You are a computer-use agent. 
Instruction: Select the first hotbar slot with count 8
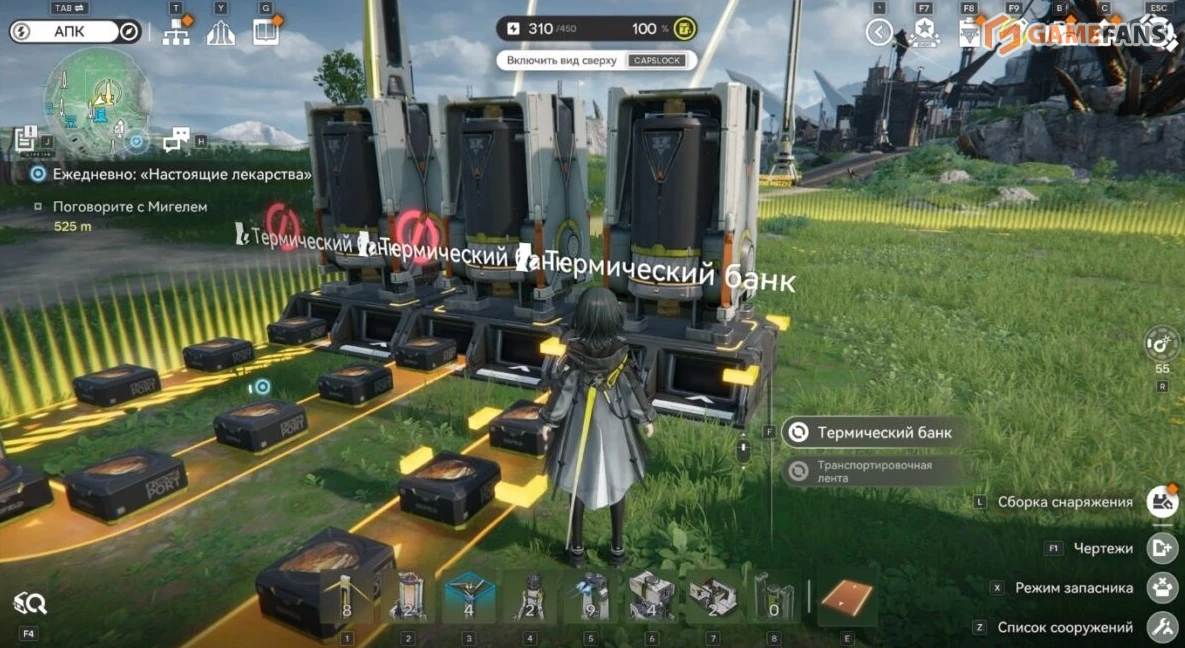coord(346,598)
